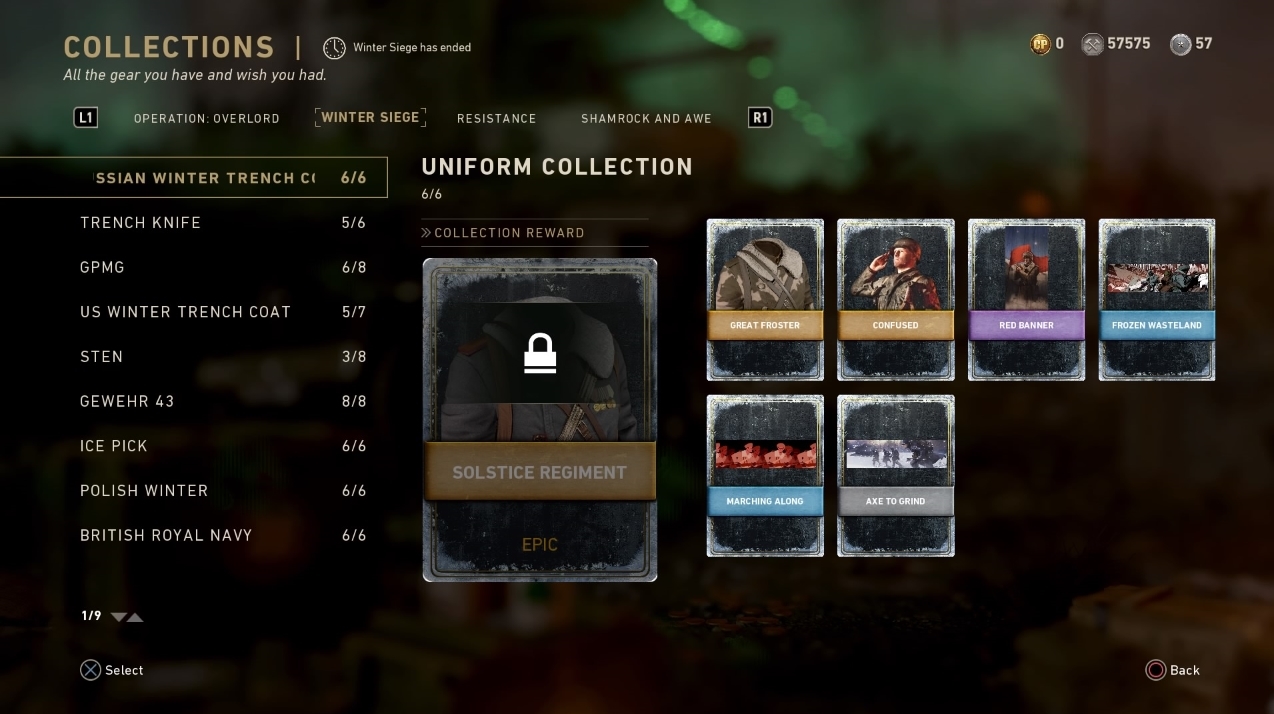
Task: Select the Winter Siege tab
Action: 370,117
